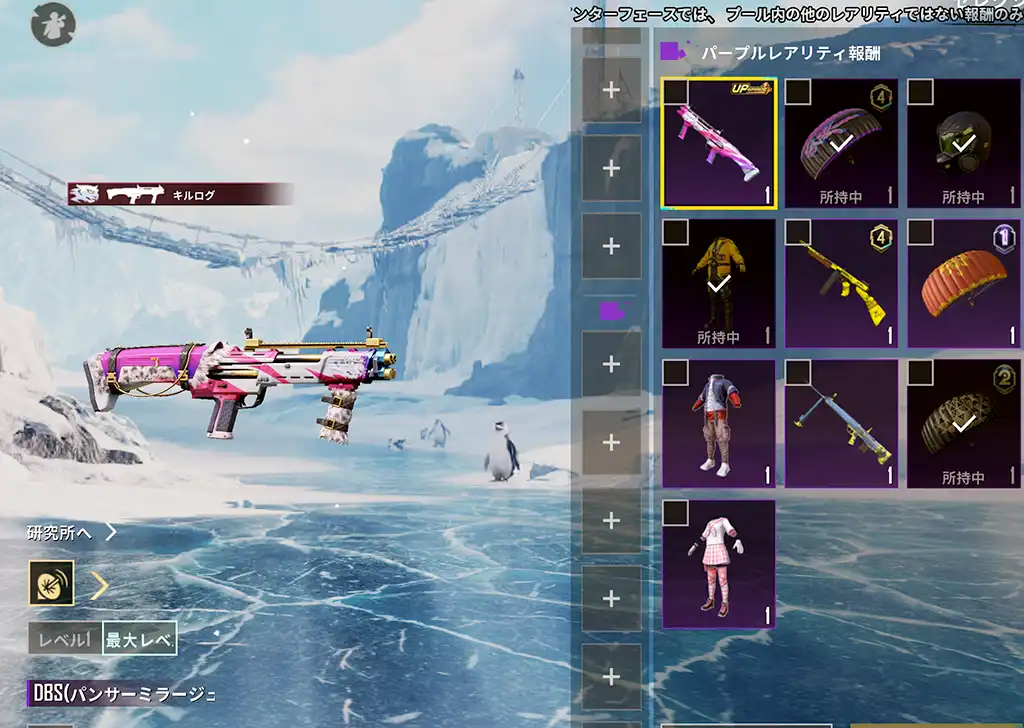
Task: Choose the orange parachute reward
Action: (x=963, y=285)
